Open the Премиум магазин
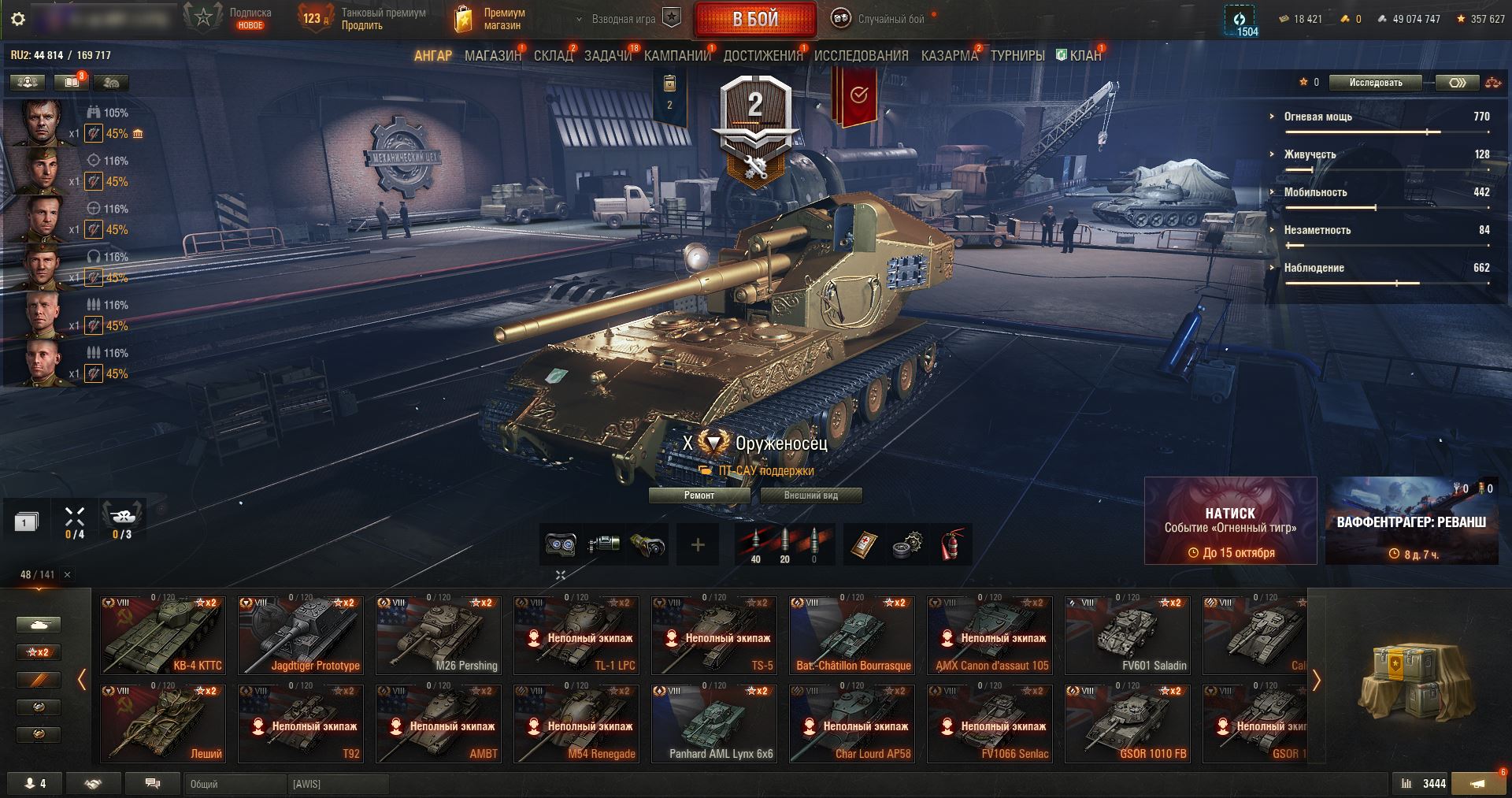 pyautogui.click(x=490, y=19)
